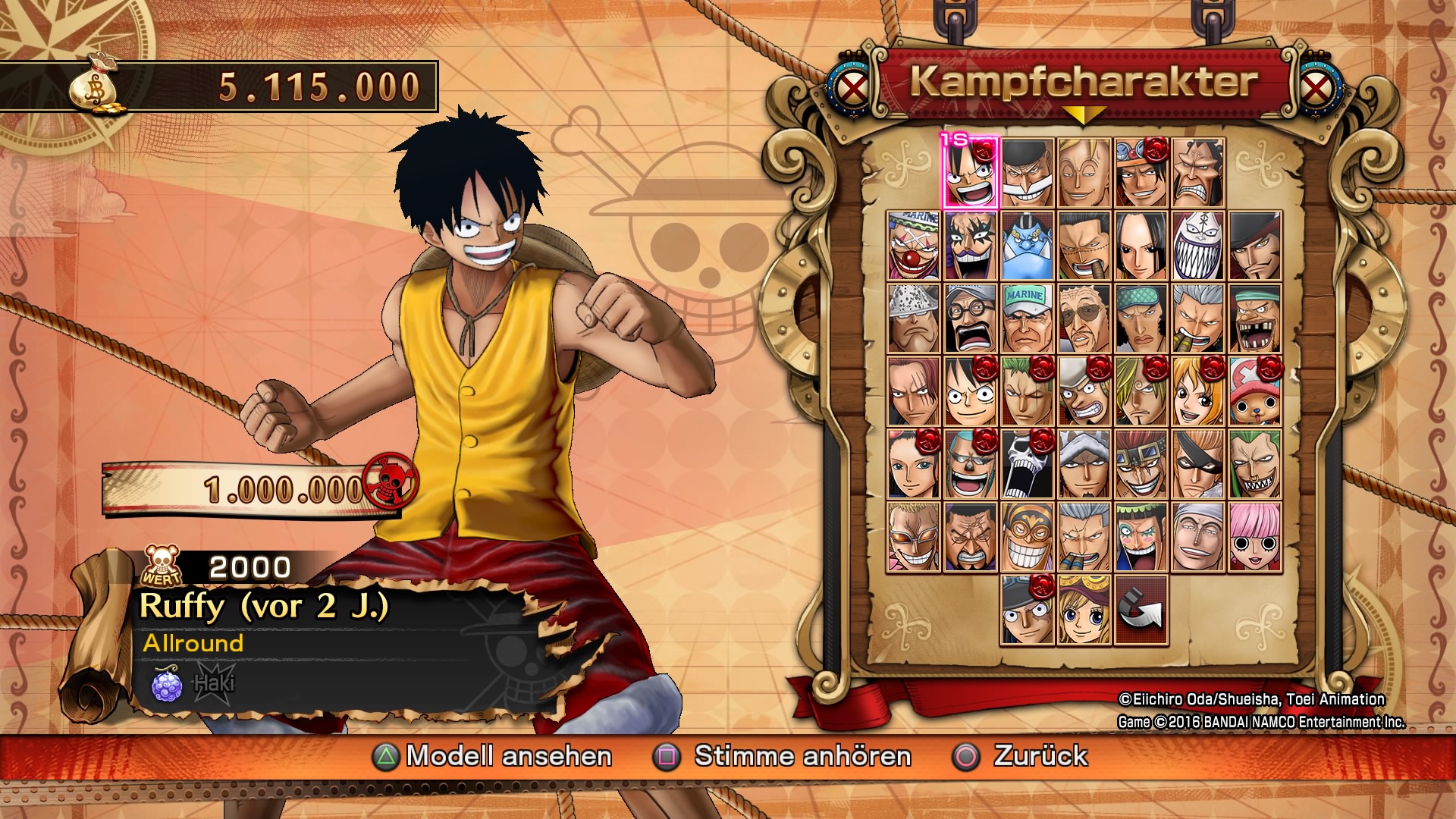Choose Gecko Moria's grinning portrait
The width and height of the screenshot is (1456, 819).
[x=1198, y=246]
